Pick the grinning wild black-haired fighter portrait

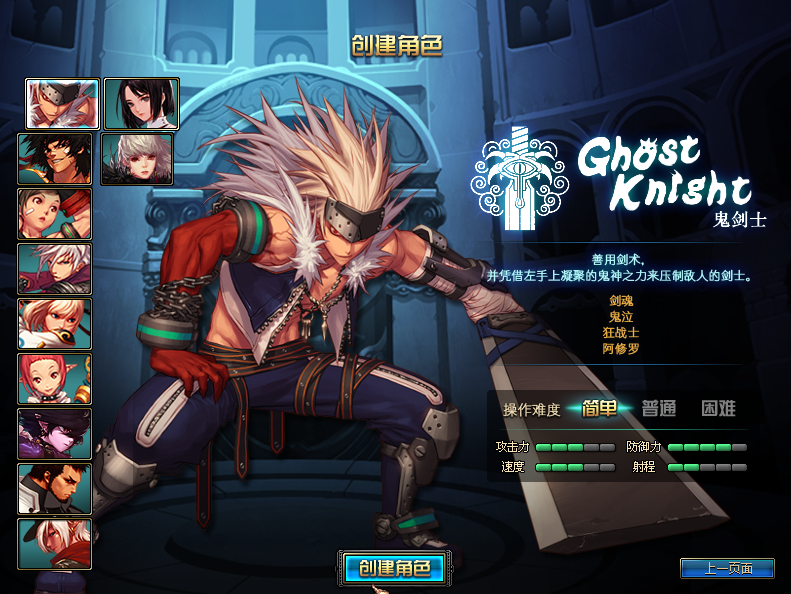point(54,159)
